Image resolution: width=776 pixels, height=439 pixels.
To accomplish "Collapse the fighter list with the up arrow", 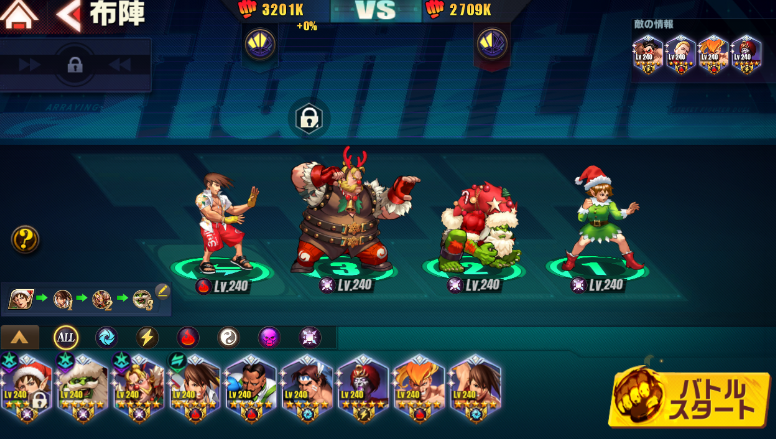I will 21,337.
